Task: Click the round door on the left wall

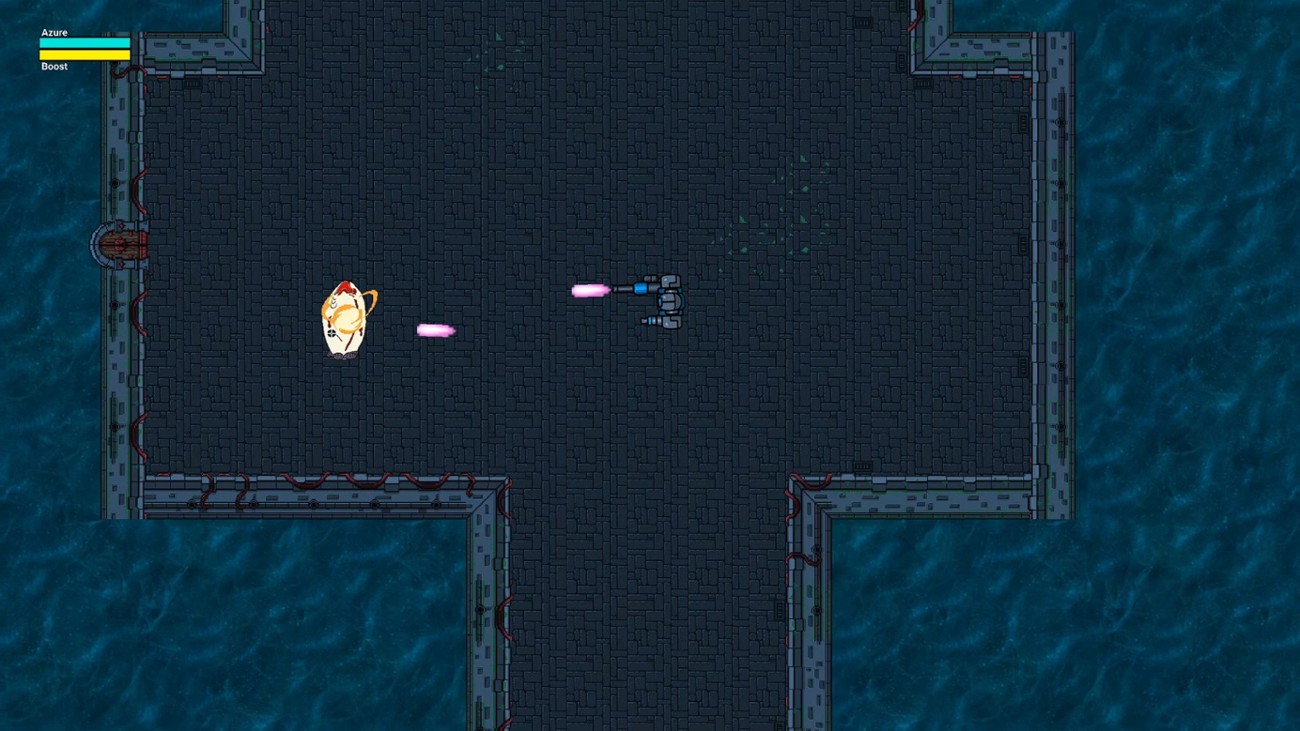Action: tap(122, 245)
